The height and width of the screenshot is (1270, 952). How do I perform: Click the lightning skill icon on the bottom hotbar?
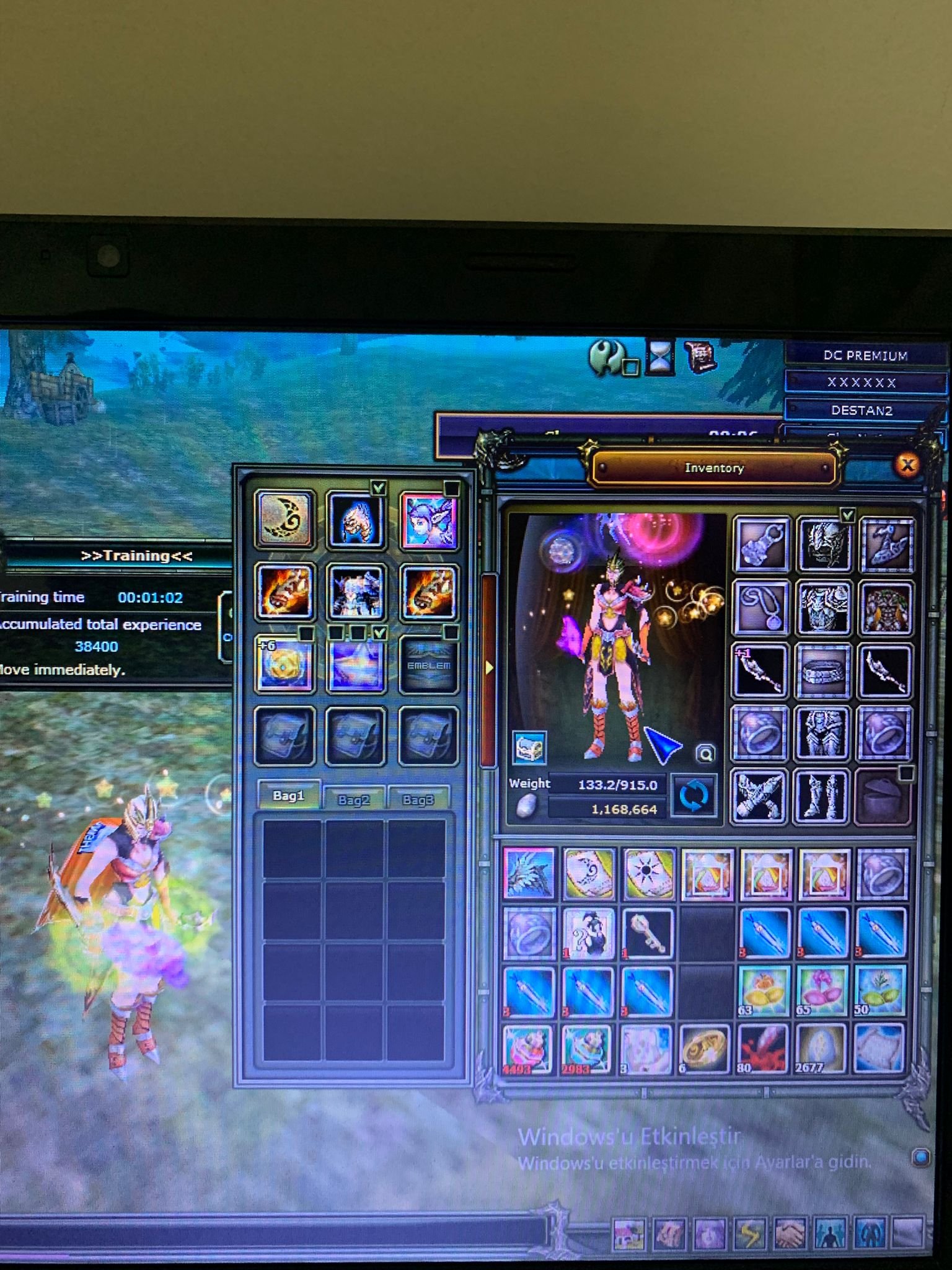pyautogui.click(x=751, y=1233)
